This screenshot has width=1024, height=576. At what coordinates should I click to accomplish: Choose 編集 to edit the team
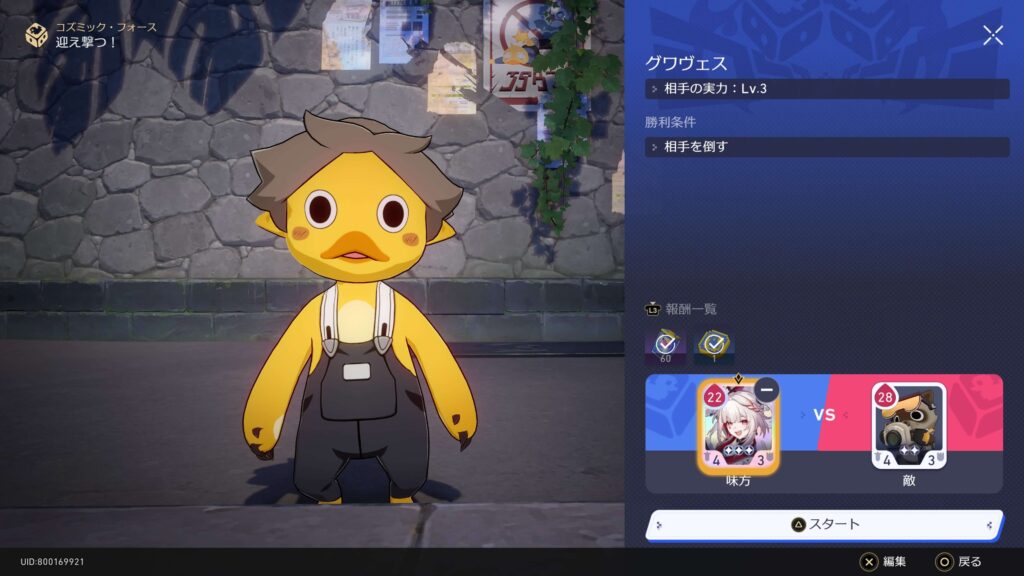tap(883, 562)
